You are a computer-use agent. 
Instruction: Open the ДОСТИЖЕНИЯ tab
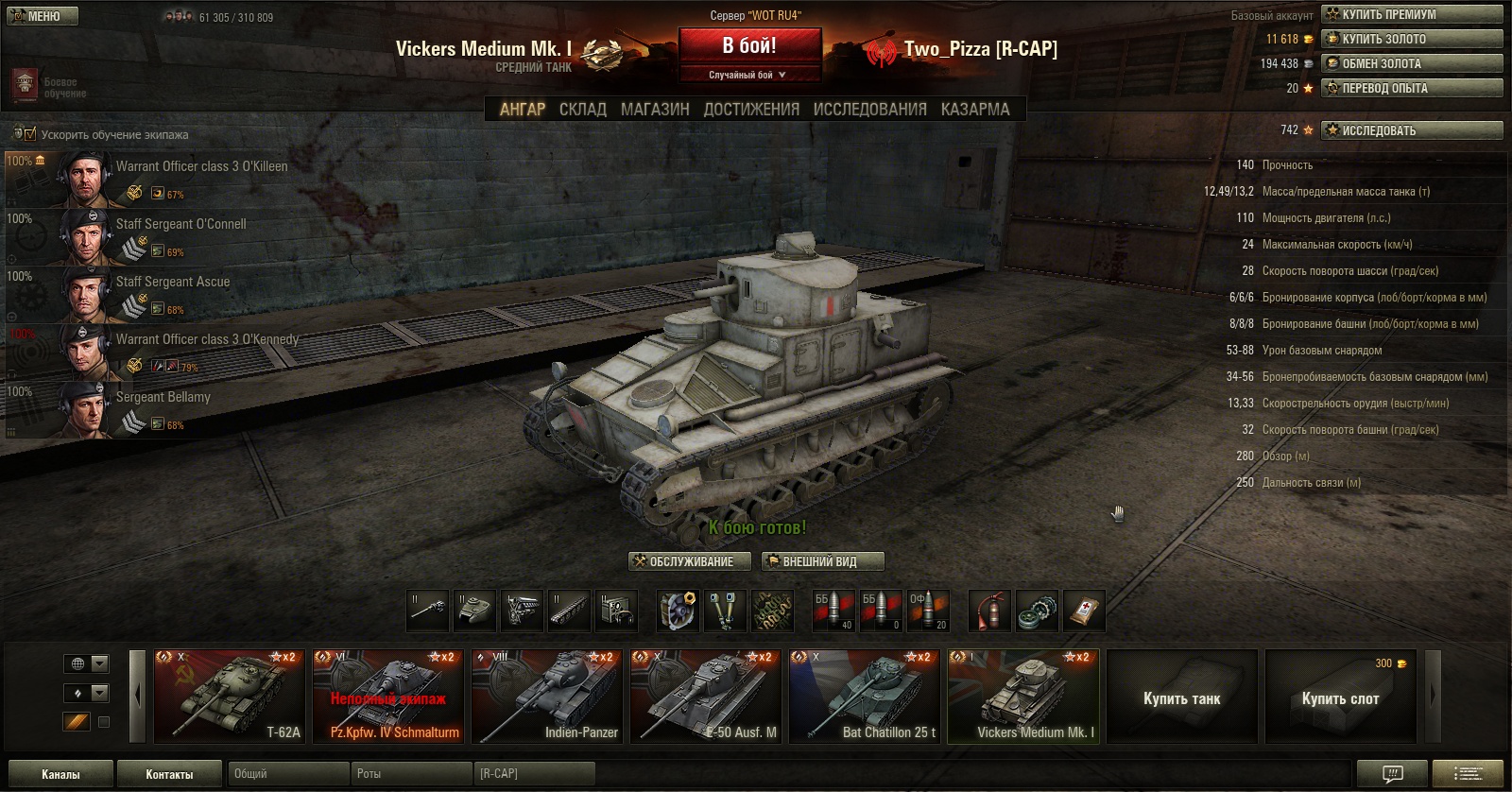coord(751,110)
